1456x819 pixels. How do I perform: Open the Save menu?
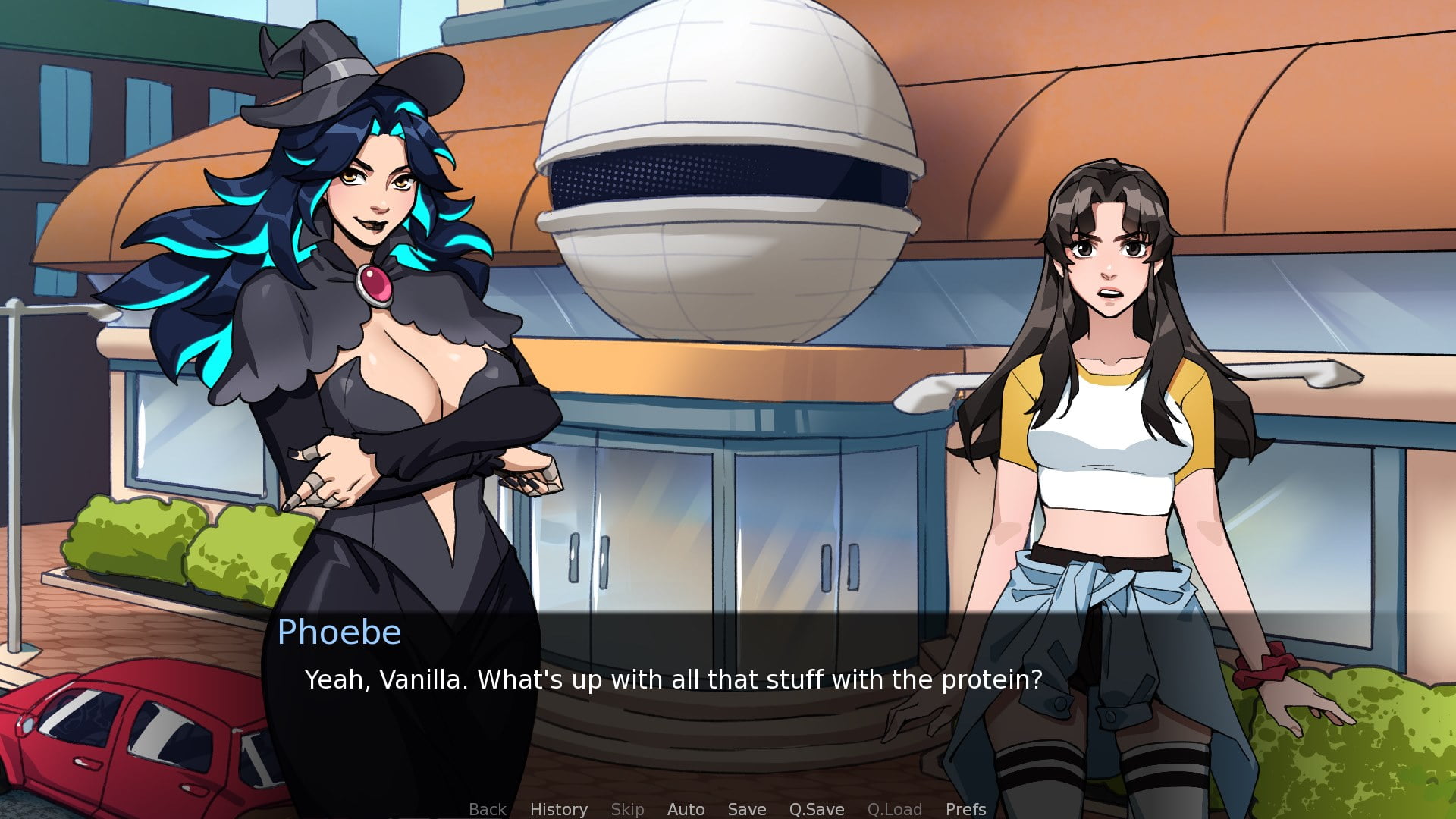coord(746,809)
